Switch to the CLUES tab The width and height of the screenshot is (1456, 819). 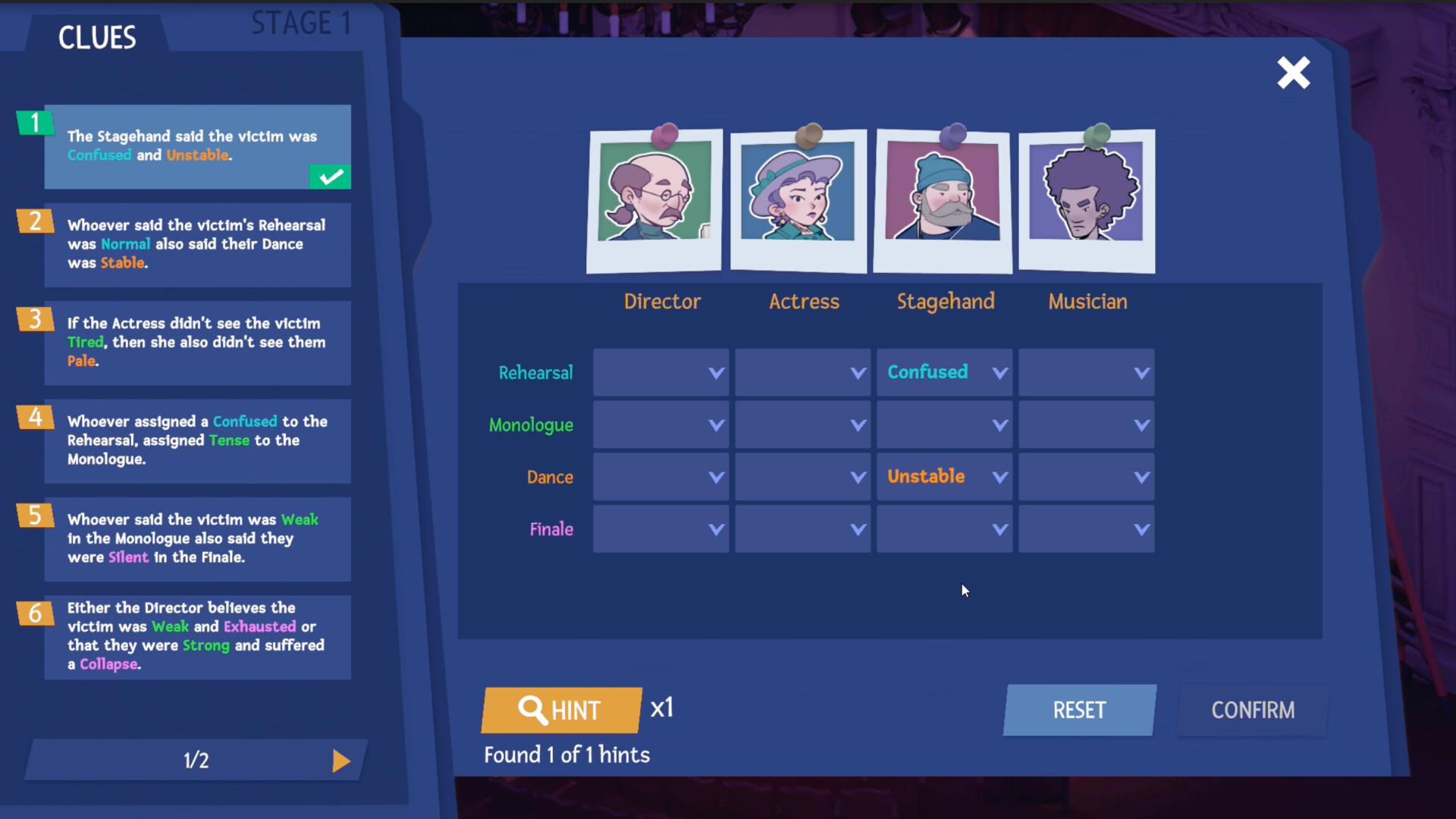97,36
